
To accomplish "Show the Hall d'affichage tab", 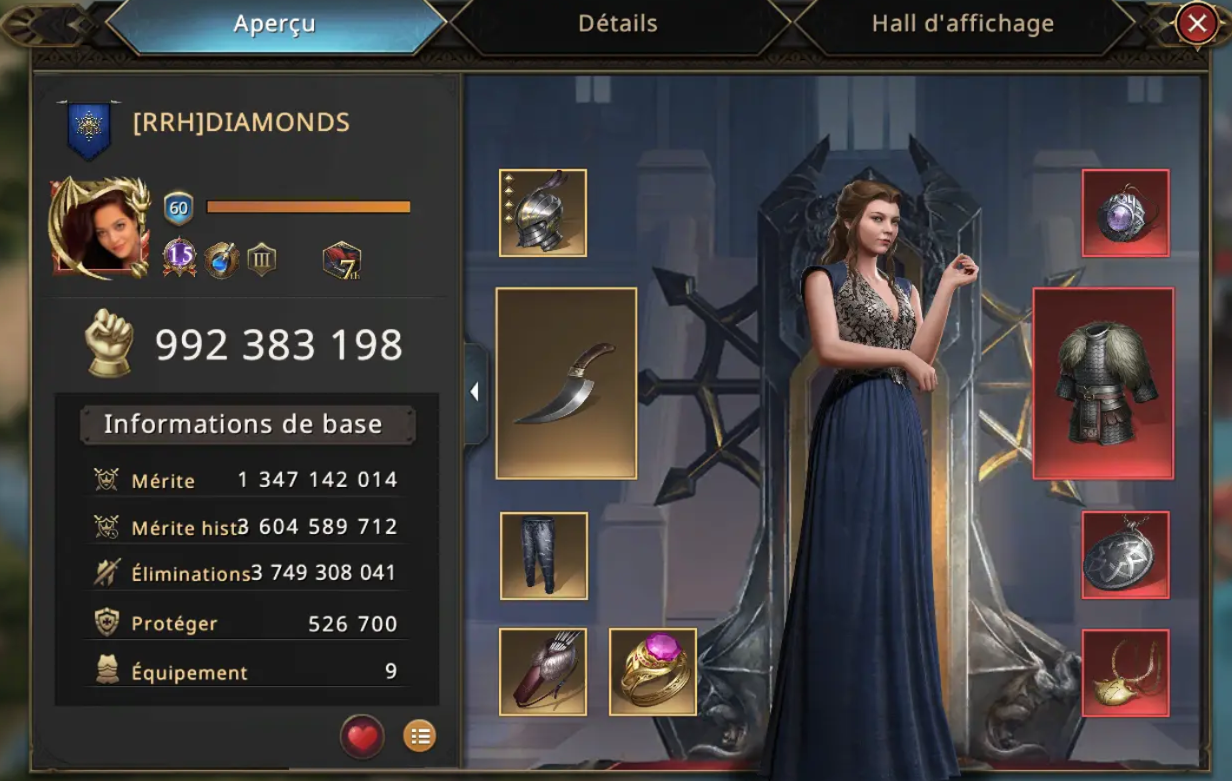I will (x=962, y=24).
